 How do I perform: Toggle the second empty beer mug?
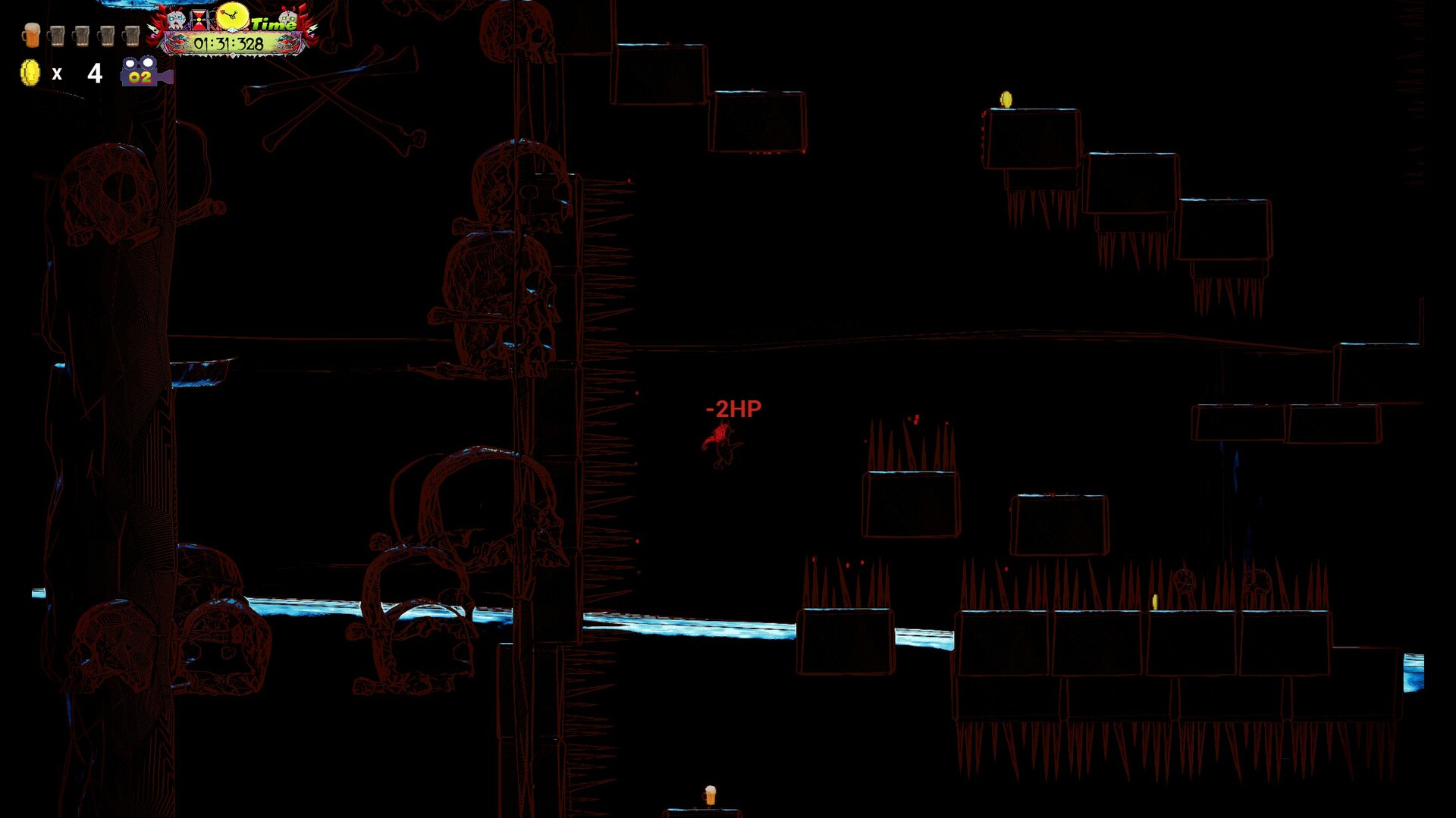click(x=81, y=36)
